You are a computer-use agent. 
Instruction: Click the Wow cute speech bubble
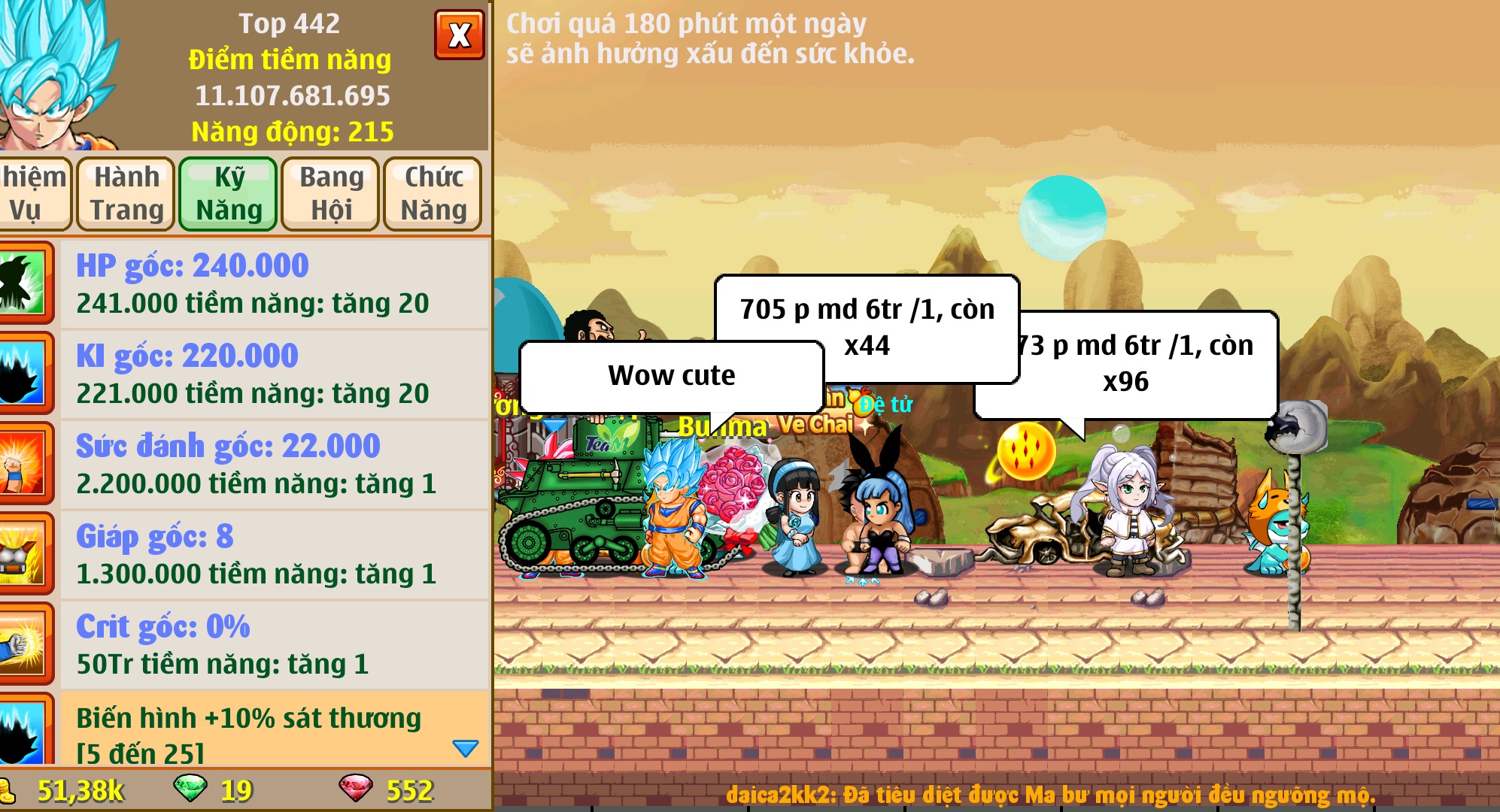[x=670, y=376]
